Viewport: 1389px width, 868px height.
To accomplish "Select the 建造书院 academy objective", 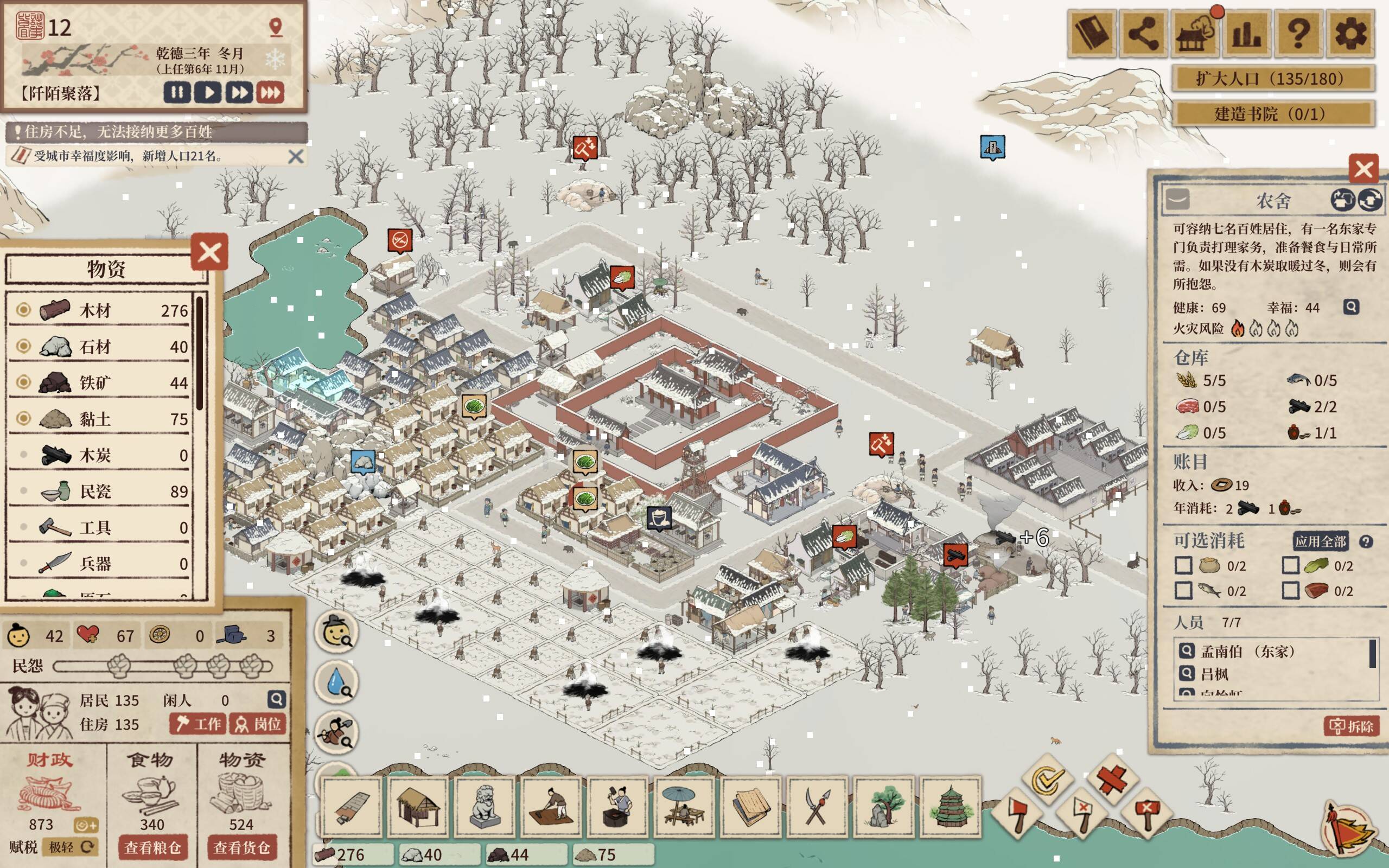I will 1272,114.
